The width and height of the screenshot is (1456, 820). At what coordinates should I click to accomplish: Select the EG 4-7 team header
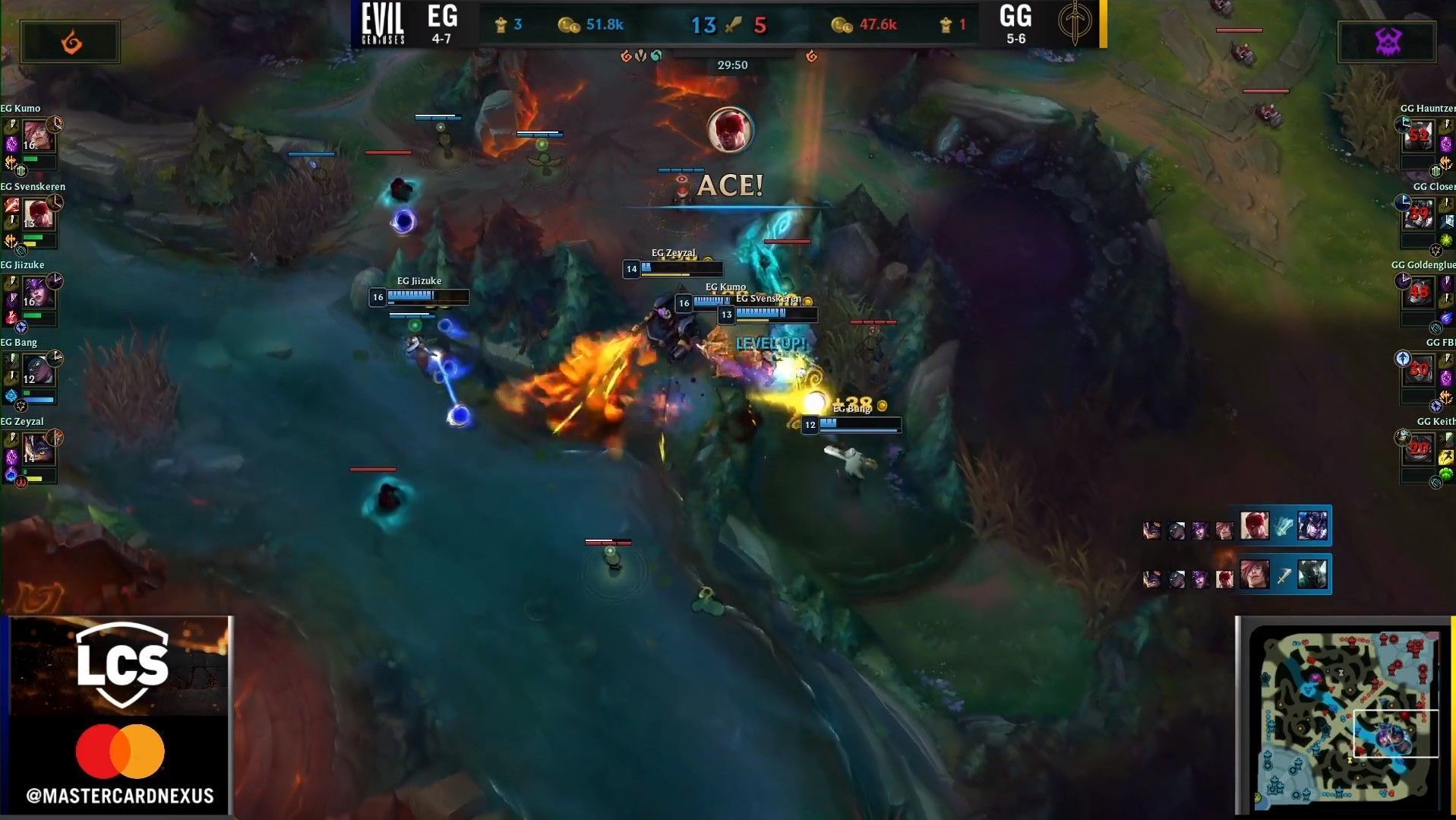pyautogui.click(x=443, y=21)
